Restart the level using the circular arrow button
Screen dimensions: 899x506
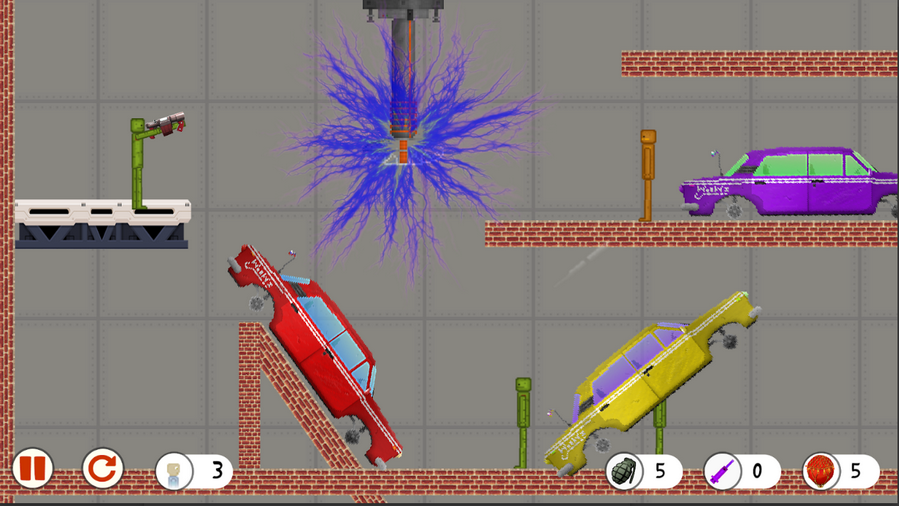(102, 468)
